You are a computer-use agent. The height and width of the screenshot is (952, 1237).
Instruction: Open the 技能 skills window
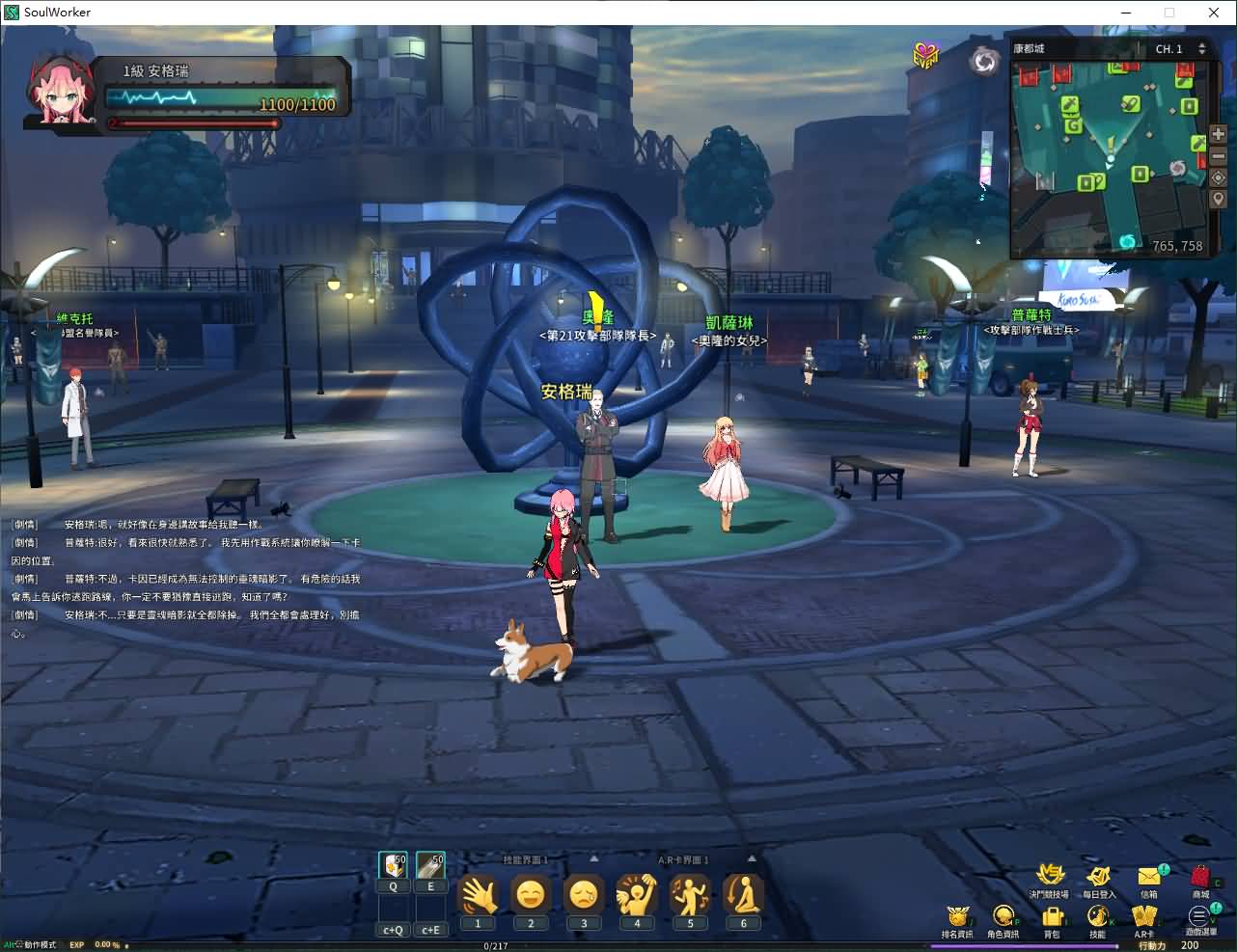tap(1097, 916)
